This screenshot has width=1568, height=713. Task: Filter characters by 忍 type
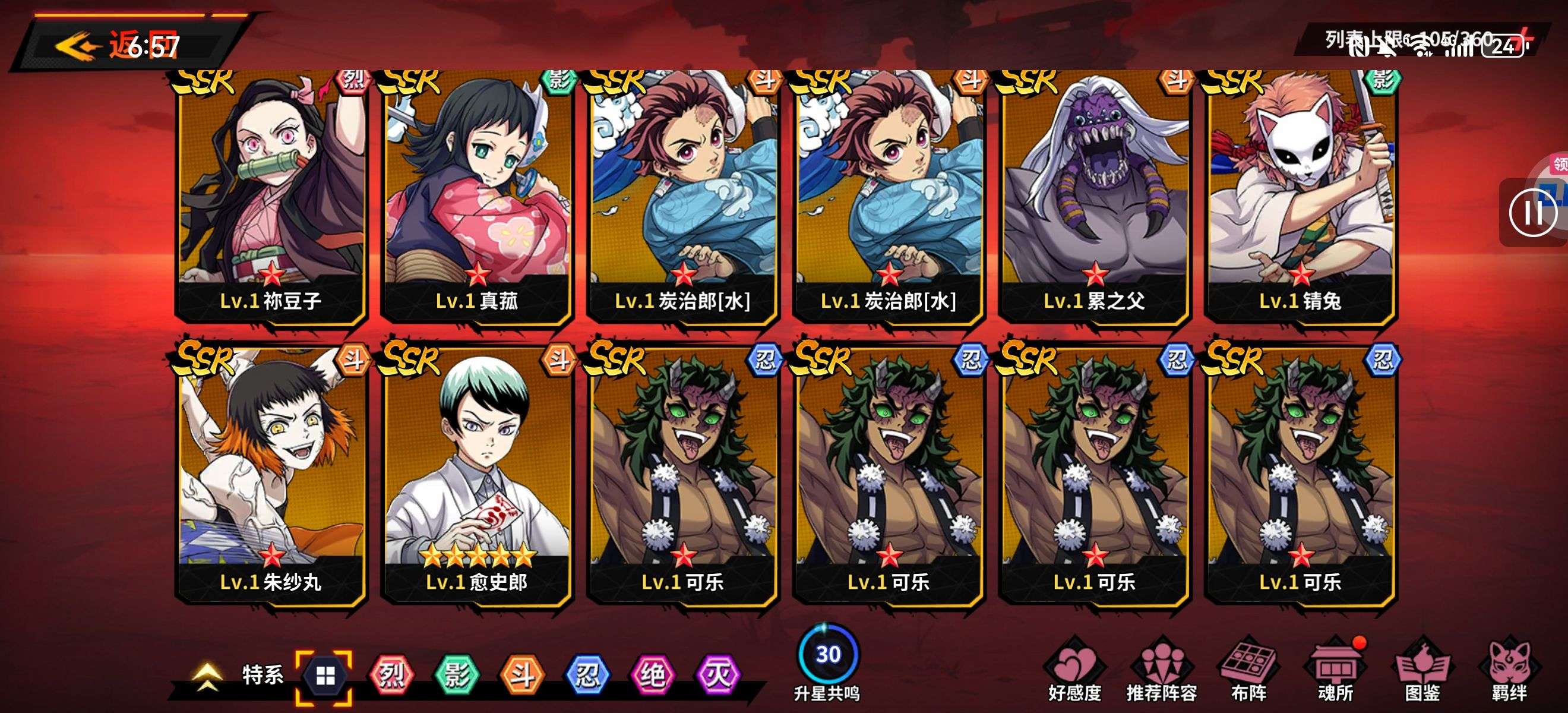click(x=587, y=675)
